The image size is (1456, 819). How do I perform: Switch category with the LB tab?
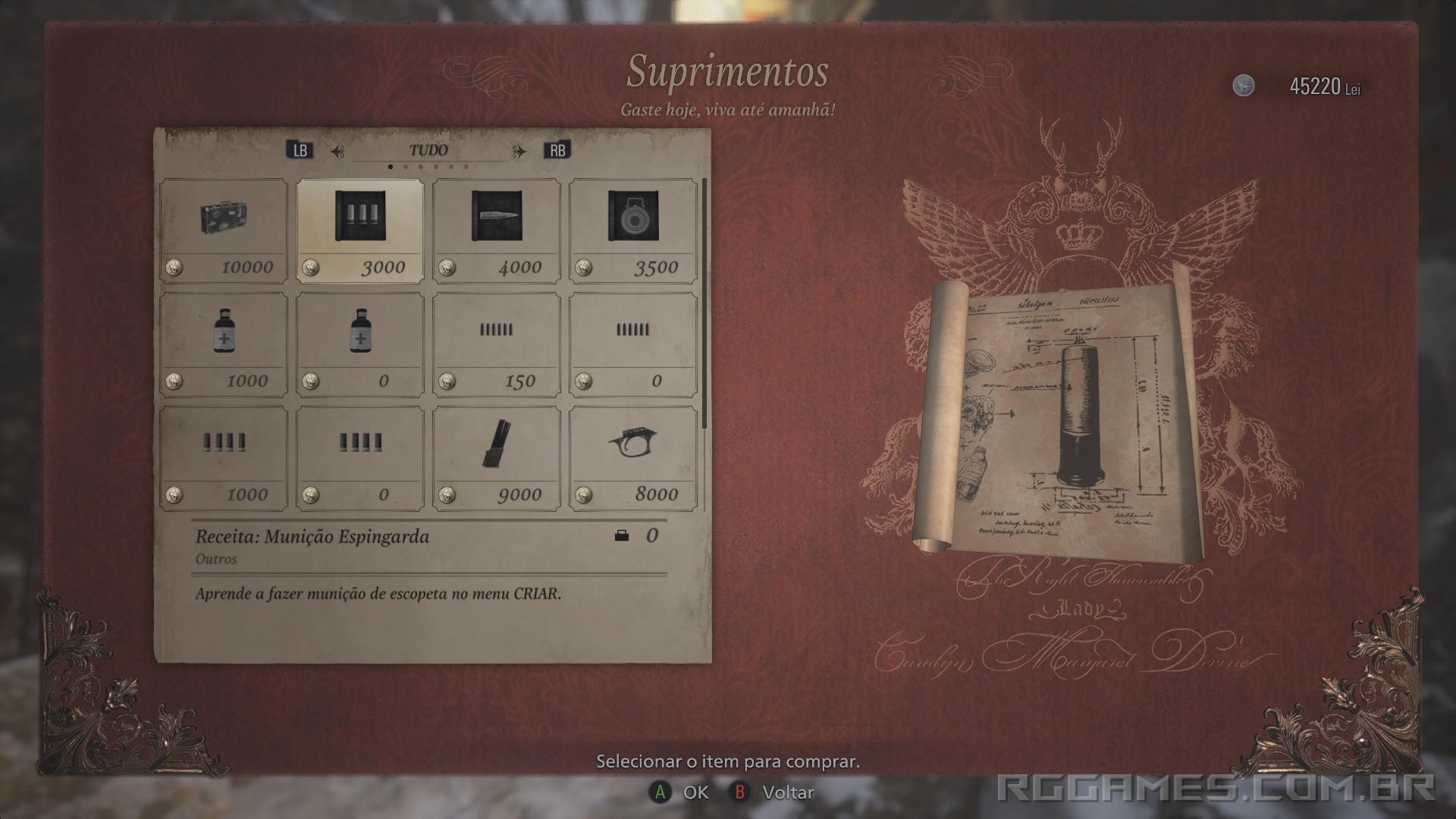coord(301,149)
